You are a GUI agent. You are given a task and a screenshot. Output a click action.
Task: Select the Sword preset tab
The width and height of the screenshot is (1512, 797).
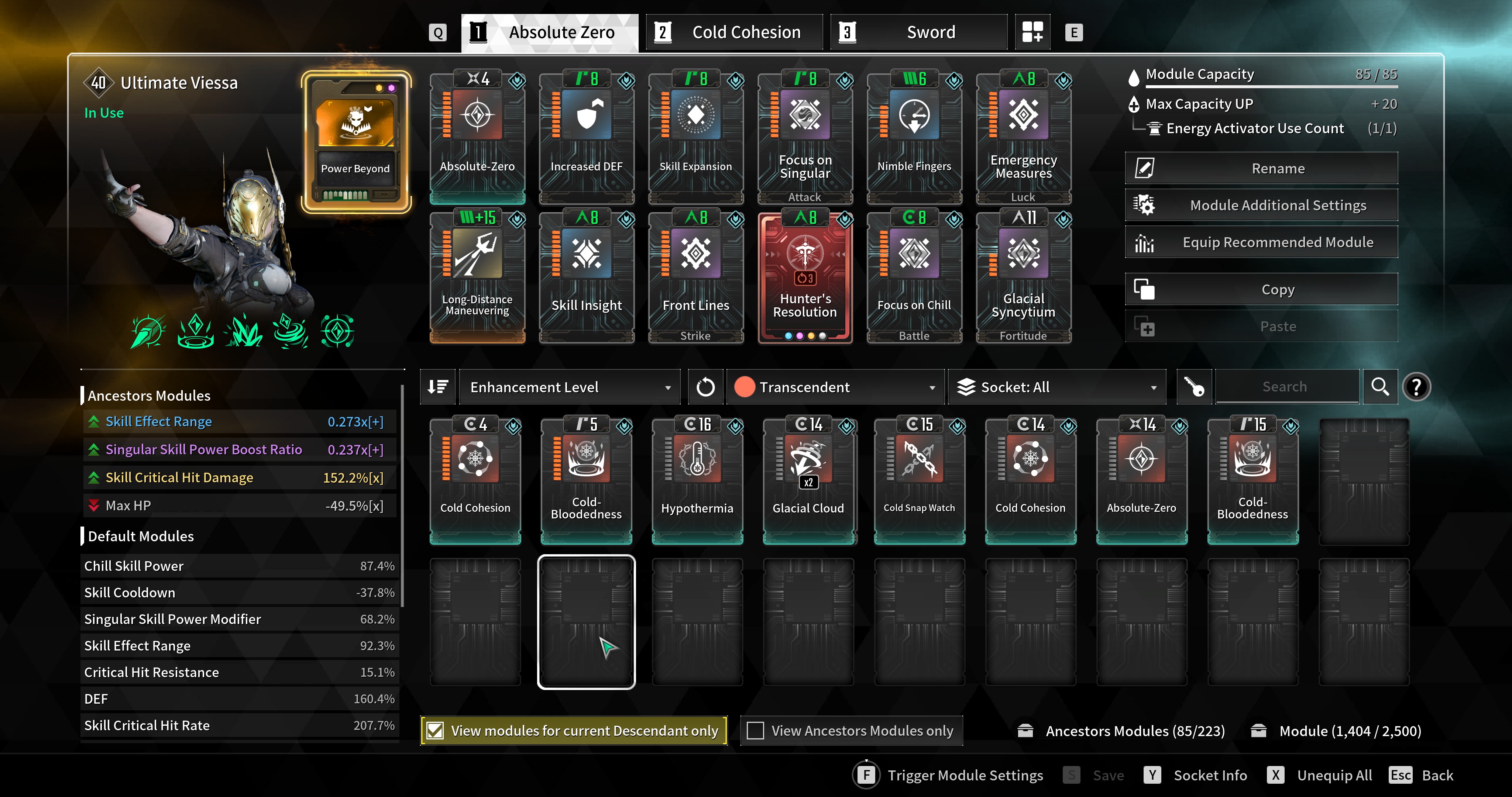pos(918,32)
